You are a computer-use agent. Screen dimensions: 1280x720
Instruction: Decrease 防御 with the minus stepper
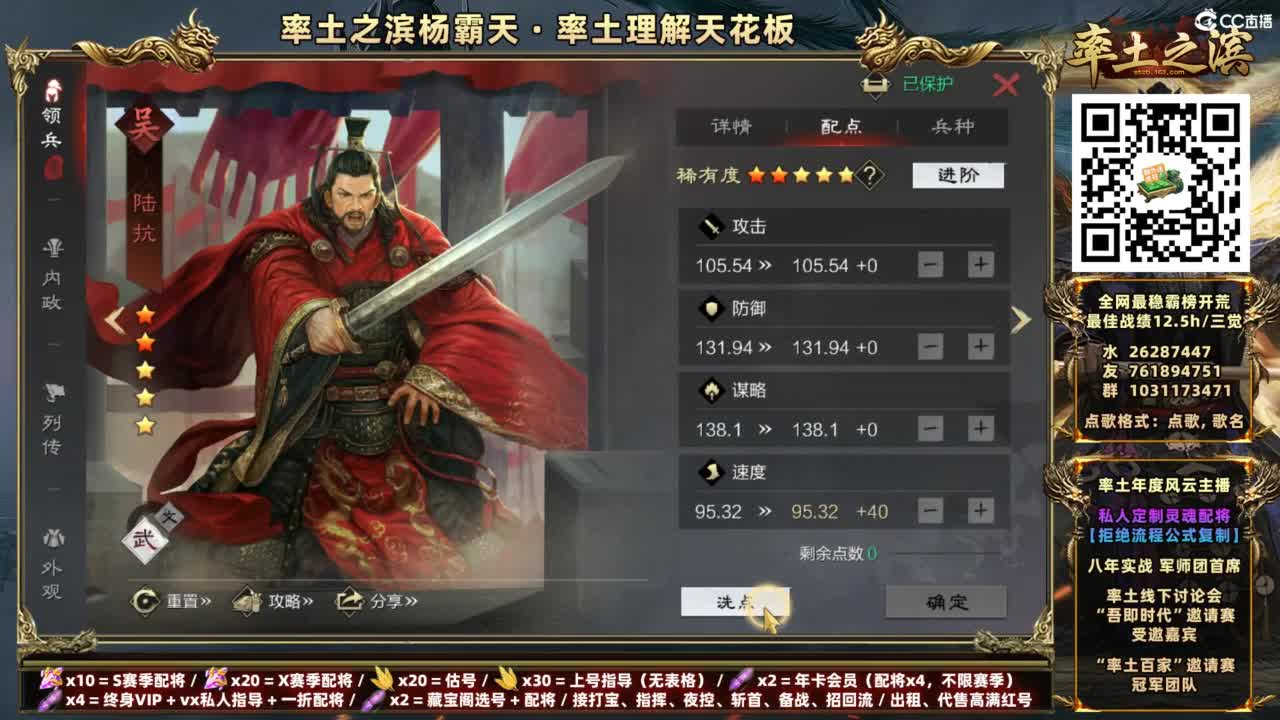(x=929, y=347)
